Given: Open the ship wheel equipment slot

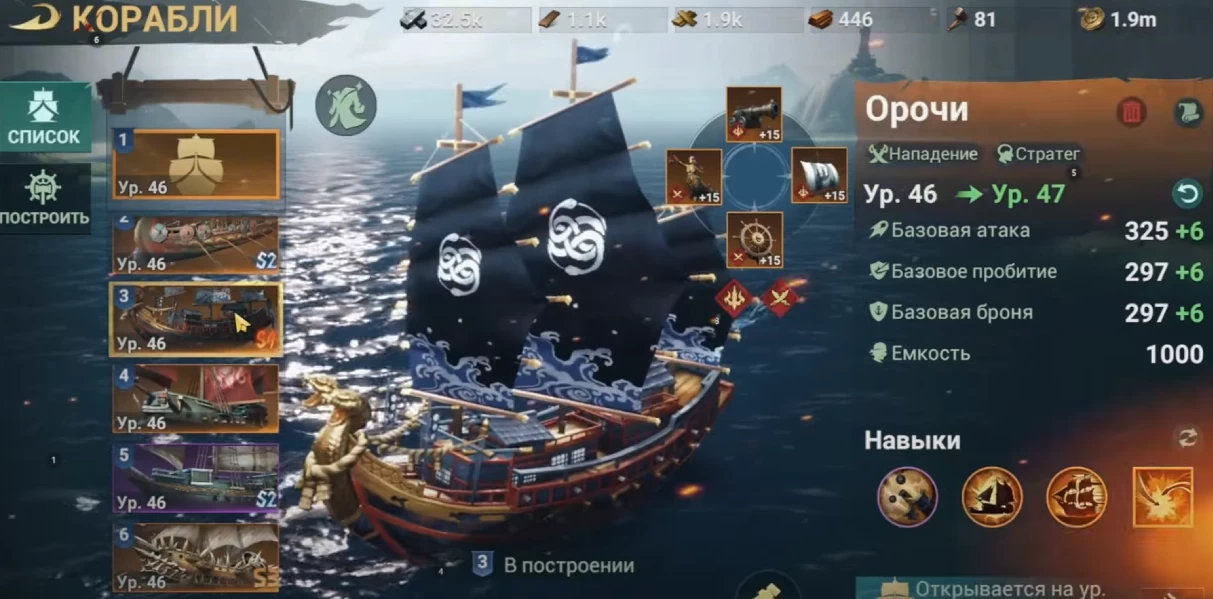Looking at the screenshot, I should coord(754,240).
